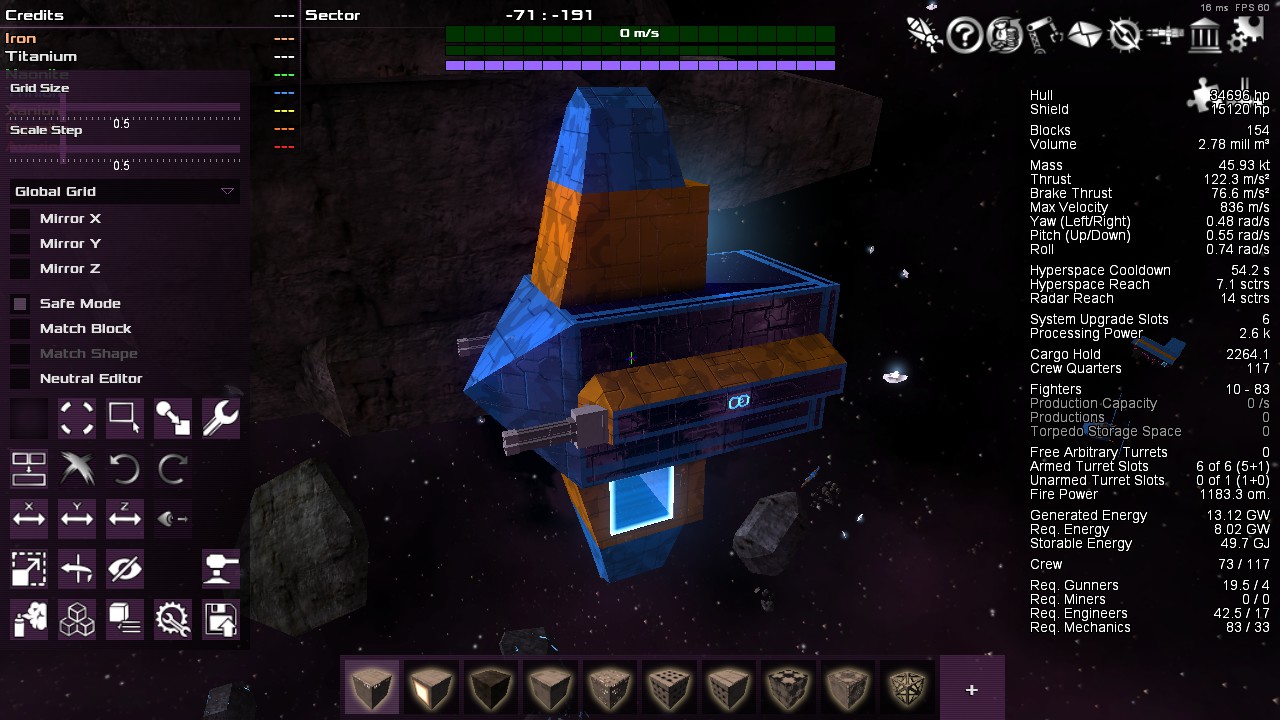
Task: Enable Mirror Y symmetry
Action: click(x=20, y=244)
